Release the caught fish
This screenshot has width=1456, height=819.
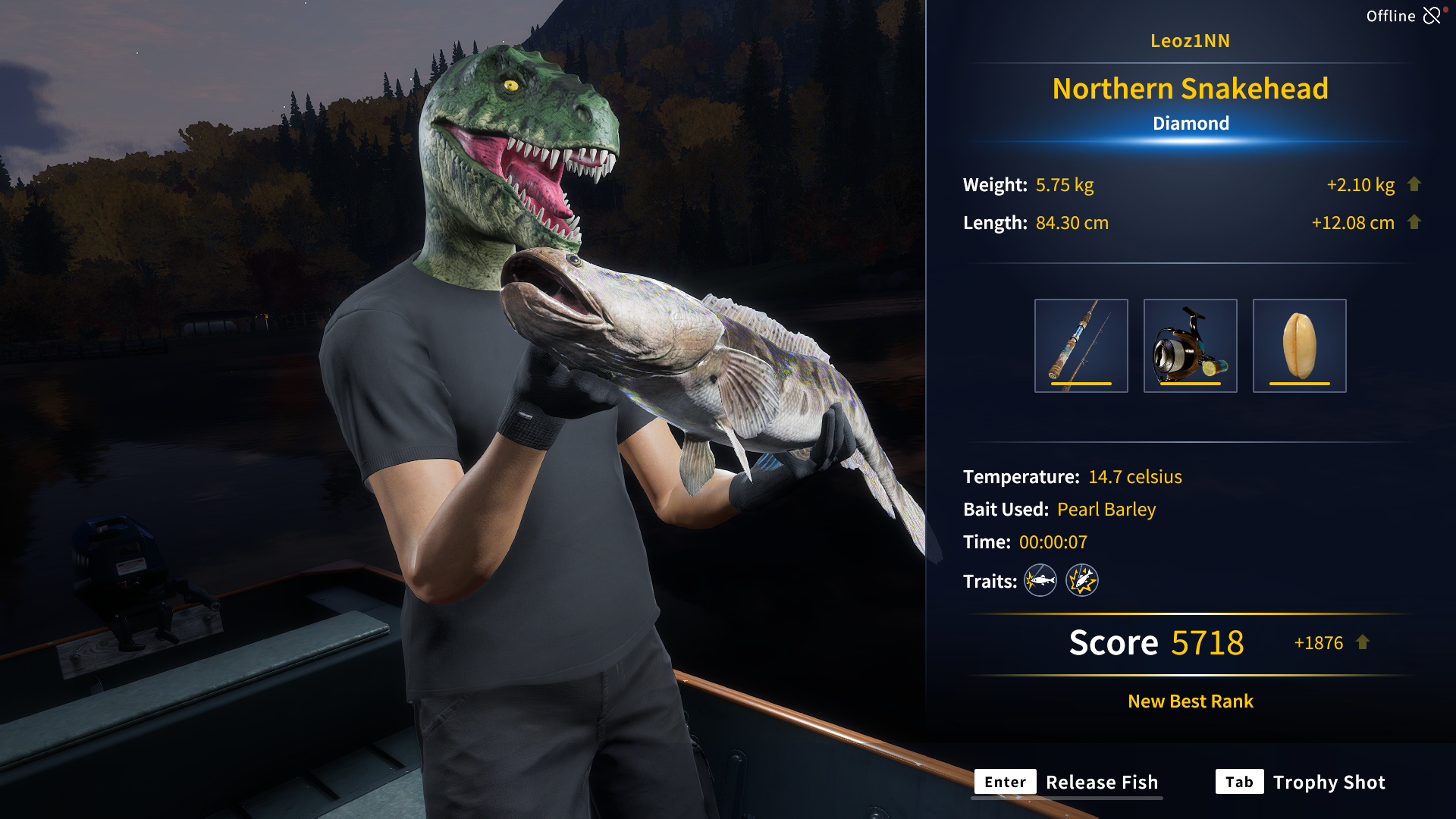tap(1068, 782)
